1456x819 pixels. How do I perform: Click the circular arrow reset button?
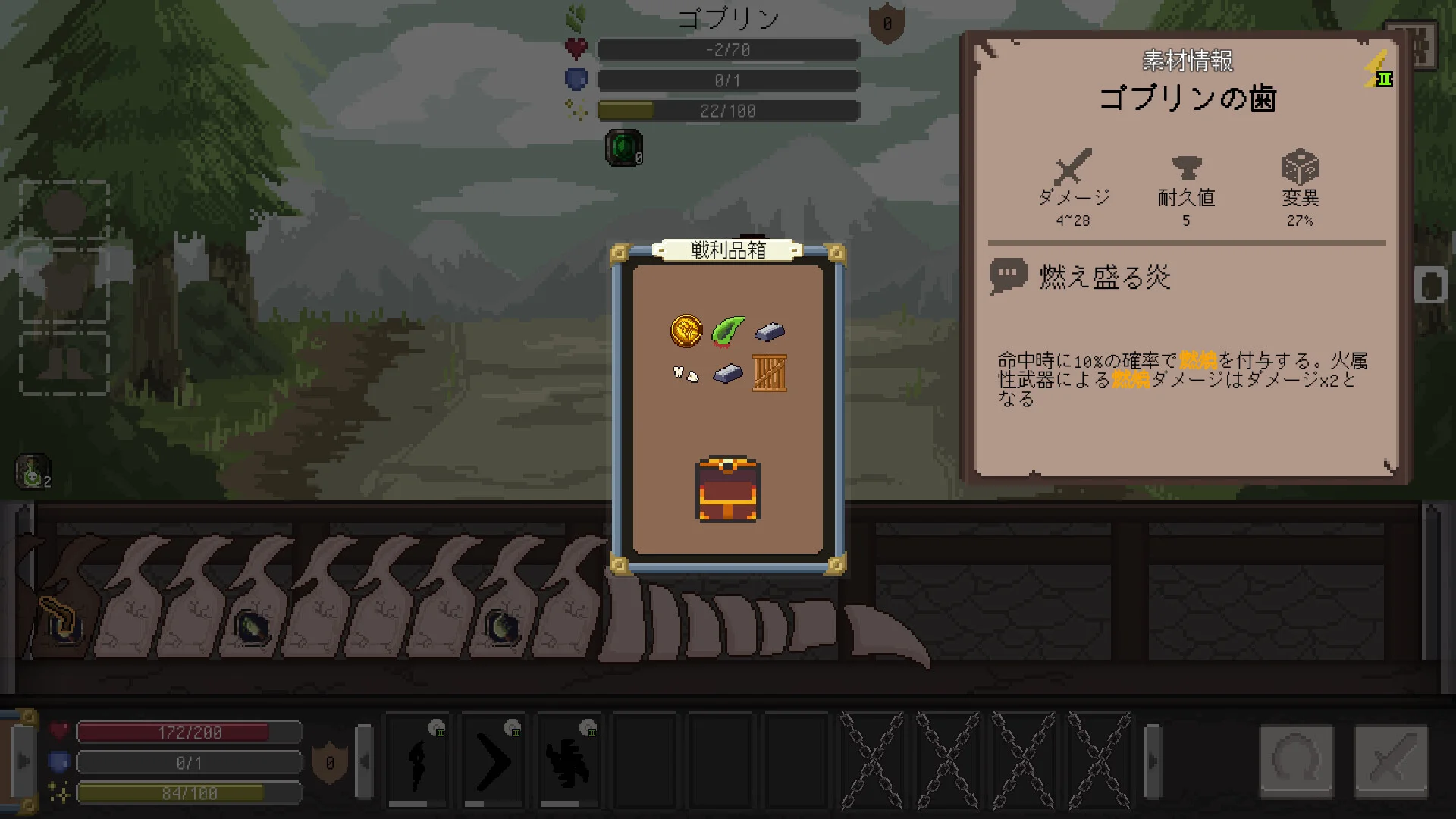coord(1296,761)
